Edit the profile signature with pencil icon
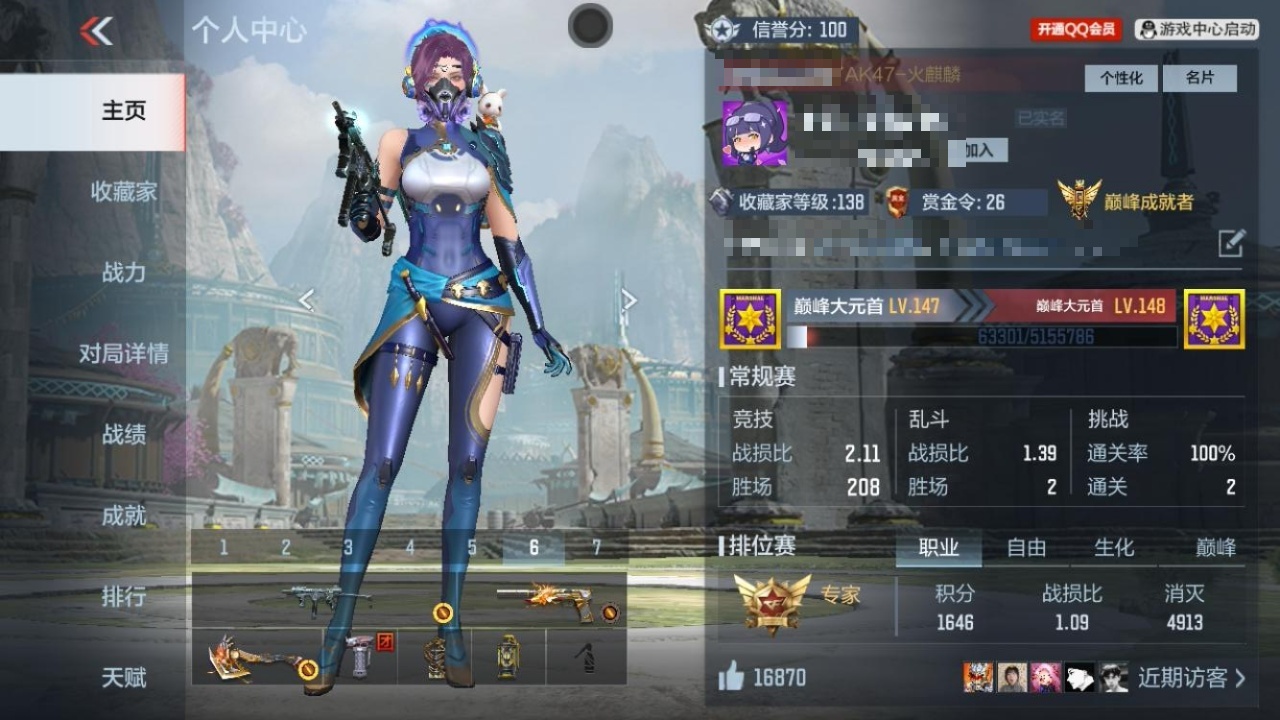The height and width of the screenshot is (720, 1280). tap(1231, 242)
